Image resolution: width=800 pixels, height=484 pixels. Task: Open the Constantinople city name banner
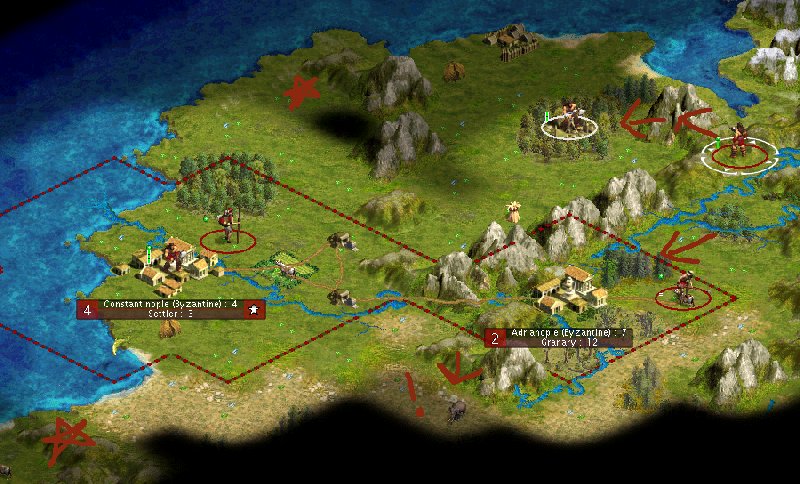pos(170,304)
